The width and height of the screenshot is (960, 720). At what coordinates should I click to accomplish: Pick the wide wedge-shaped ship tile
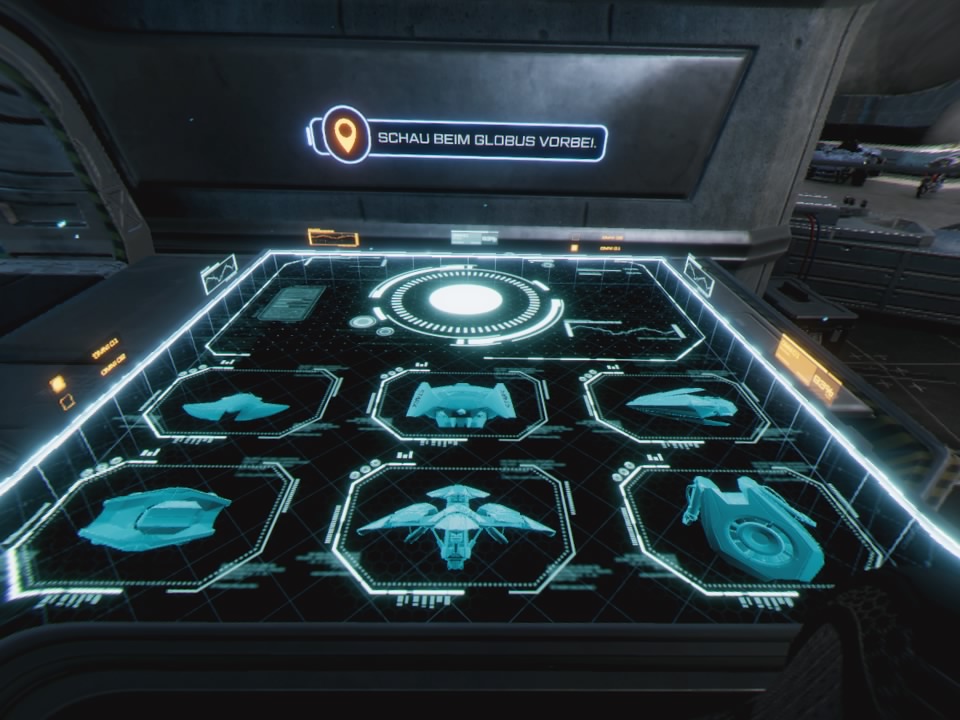(153, 518)
